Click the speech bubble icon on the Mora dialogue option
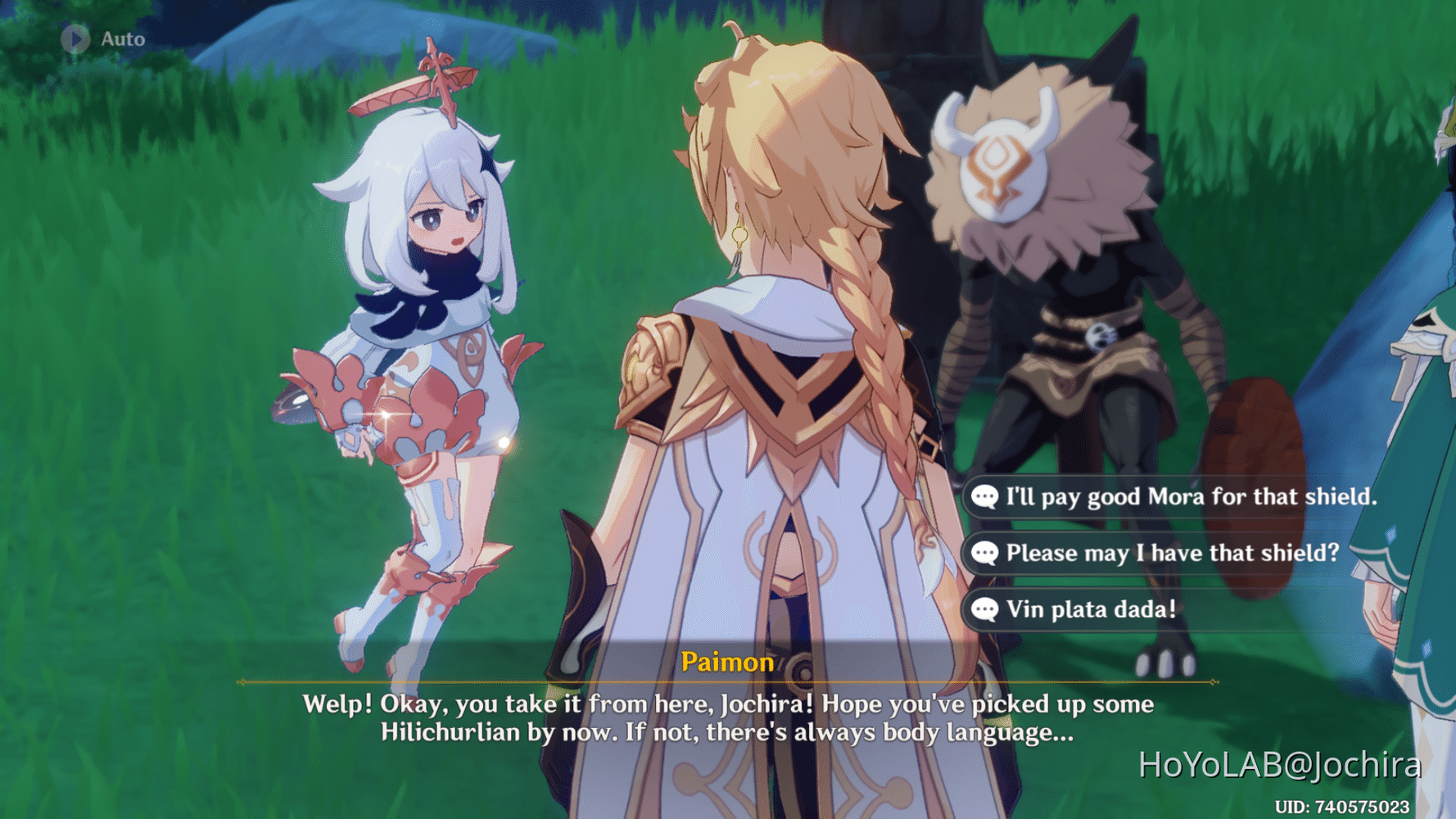 click(x=984, y=496)
